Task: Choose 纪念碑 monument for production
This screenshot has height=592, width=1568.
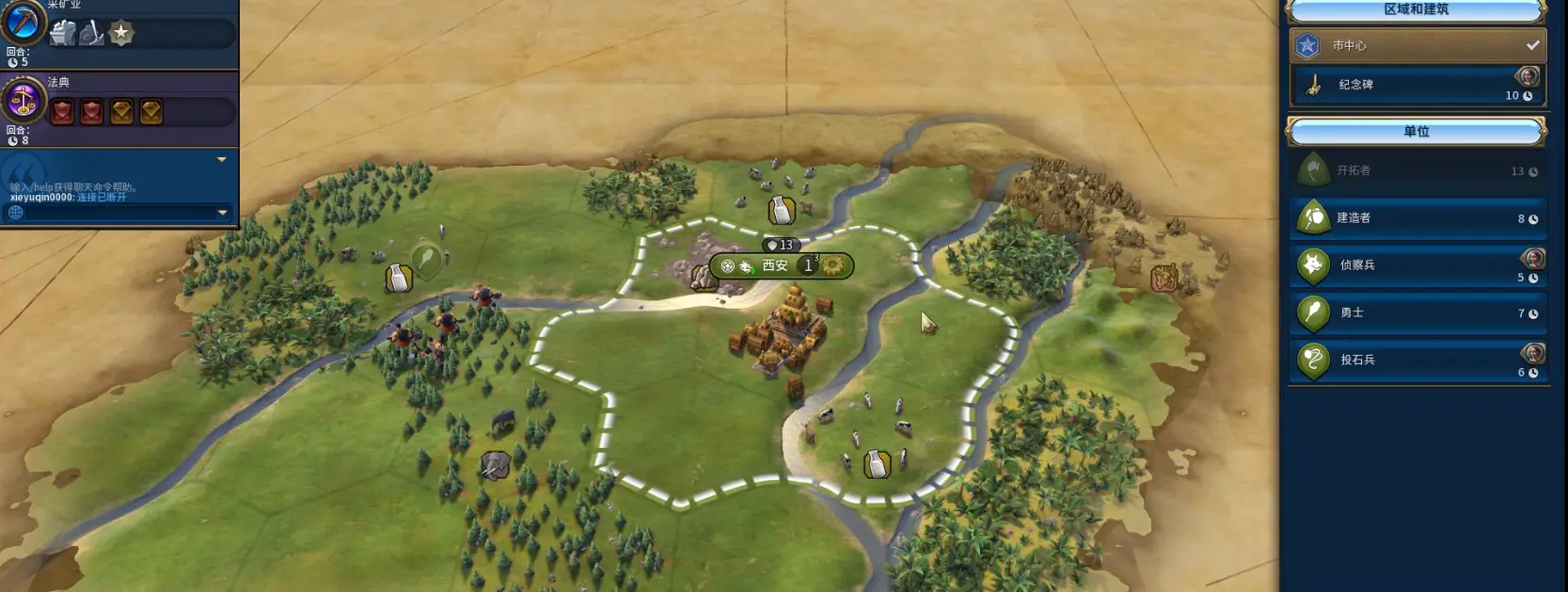Action: pos(1416,85)
